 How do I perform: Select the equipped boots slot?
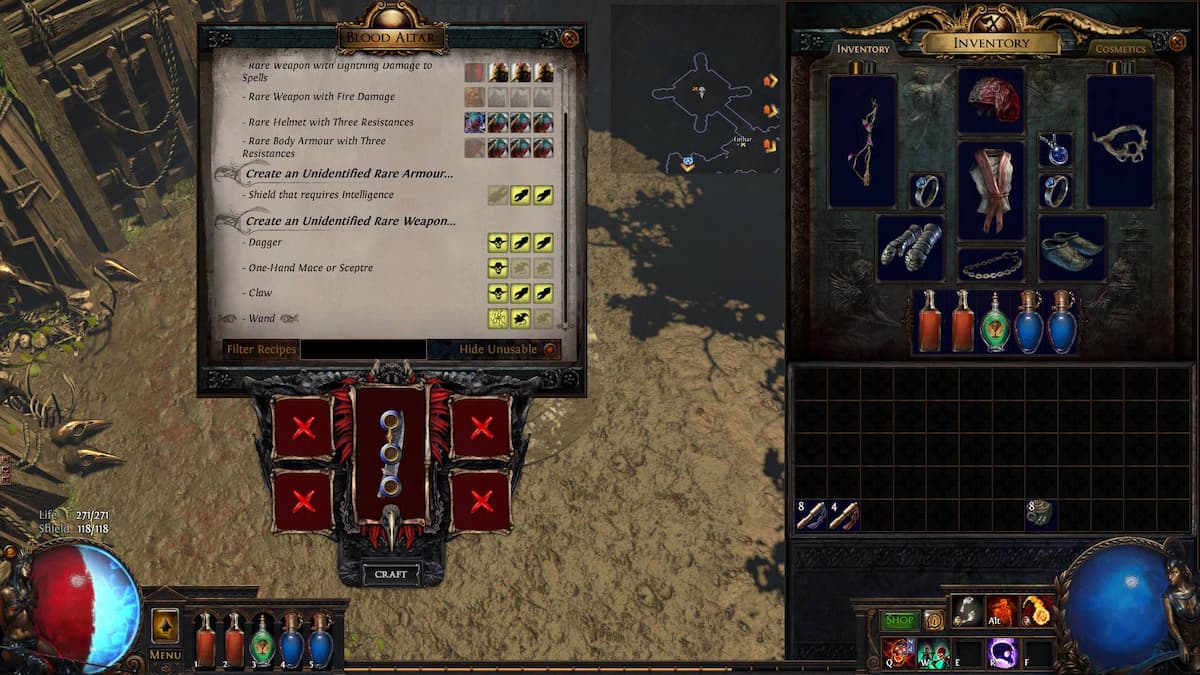pos(1072,247)
